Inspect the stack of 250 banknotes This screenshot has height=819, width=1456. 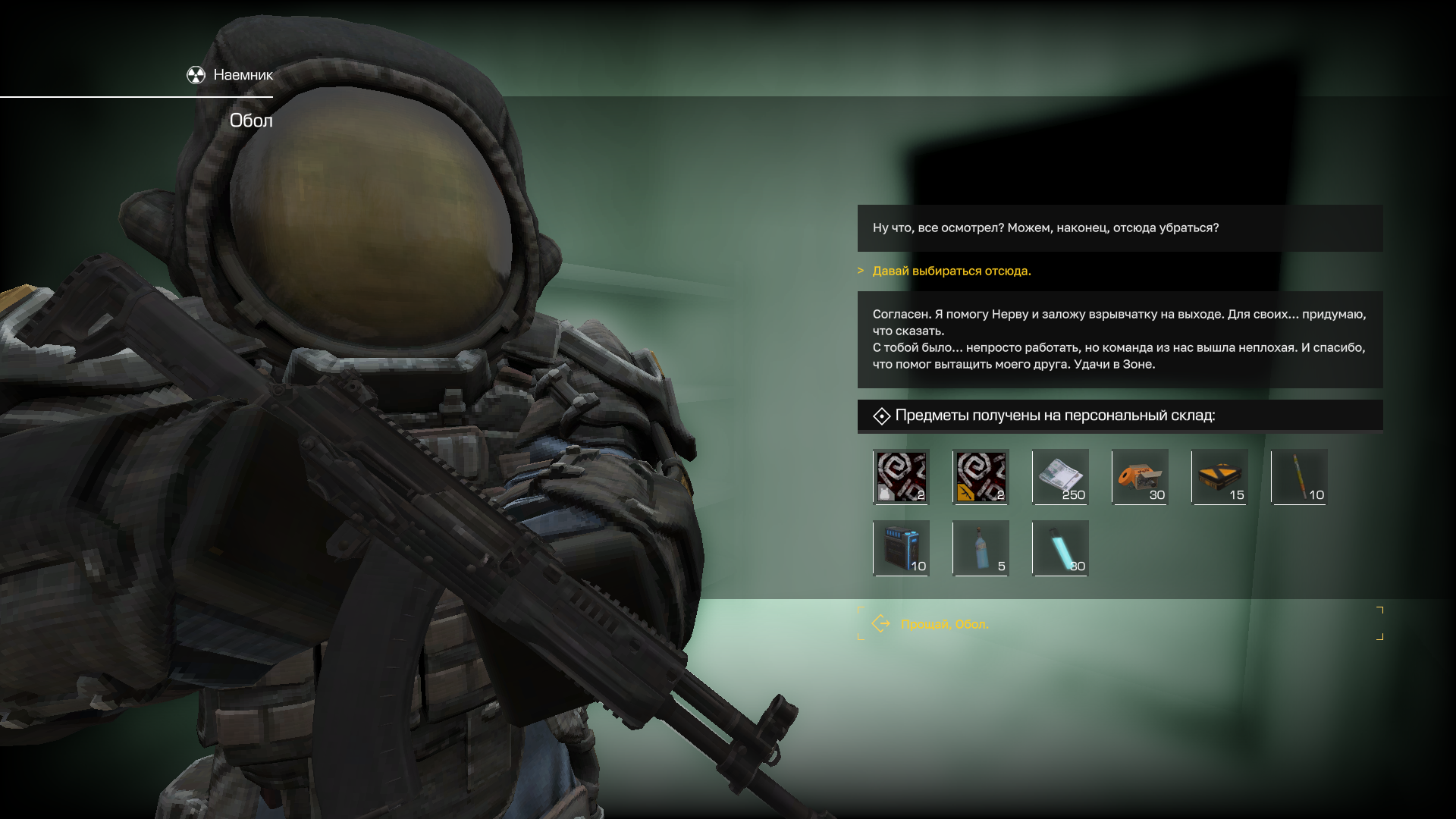[x=1060, y=477]
